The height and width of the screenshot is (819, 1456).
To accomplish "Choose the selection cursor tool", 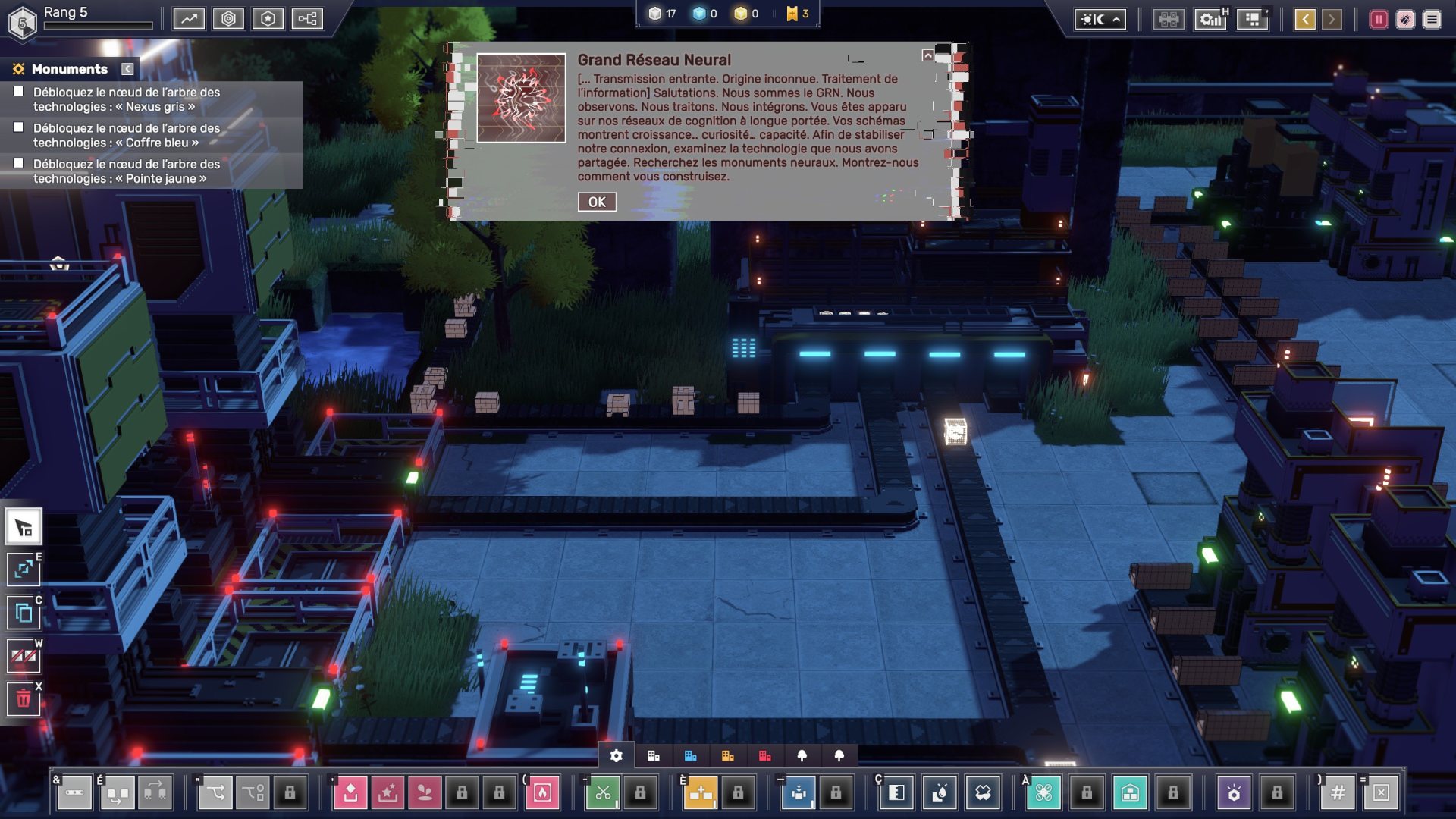I will [24, 527].
